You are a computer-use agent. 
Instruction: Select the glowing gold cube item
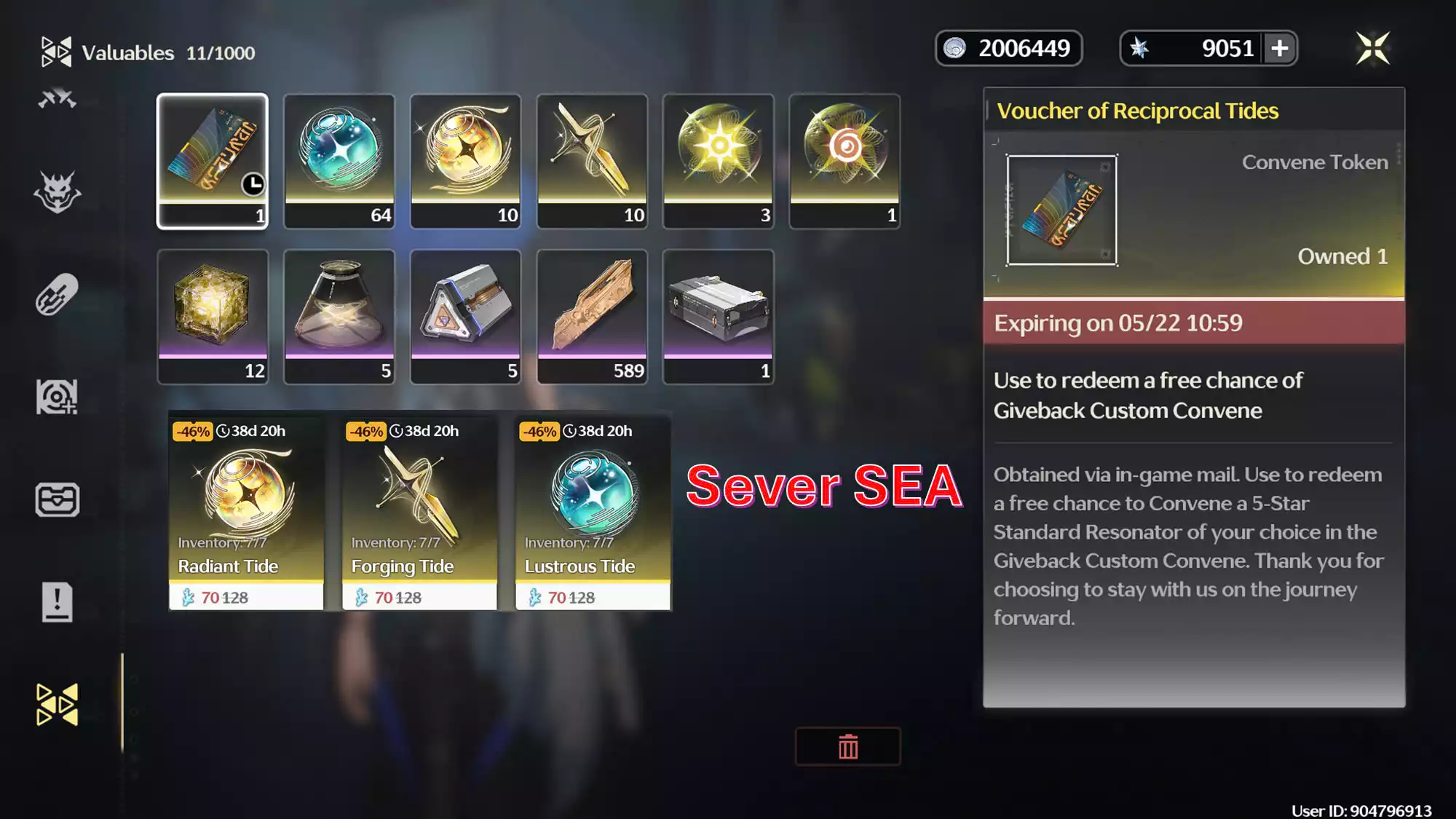click(213, 317)
